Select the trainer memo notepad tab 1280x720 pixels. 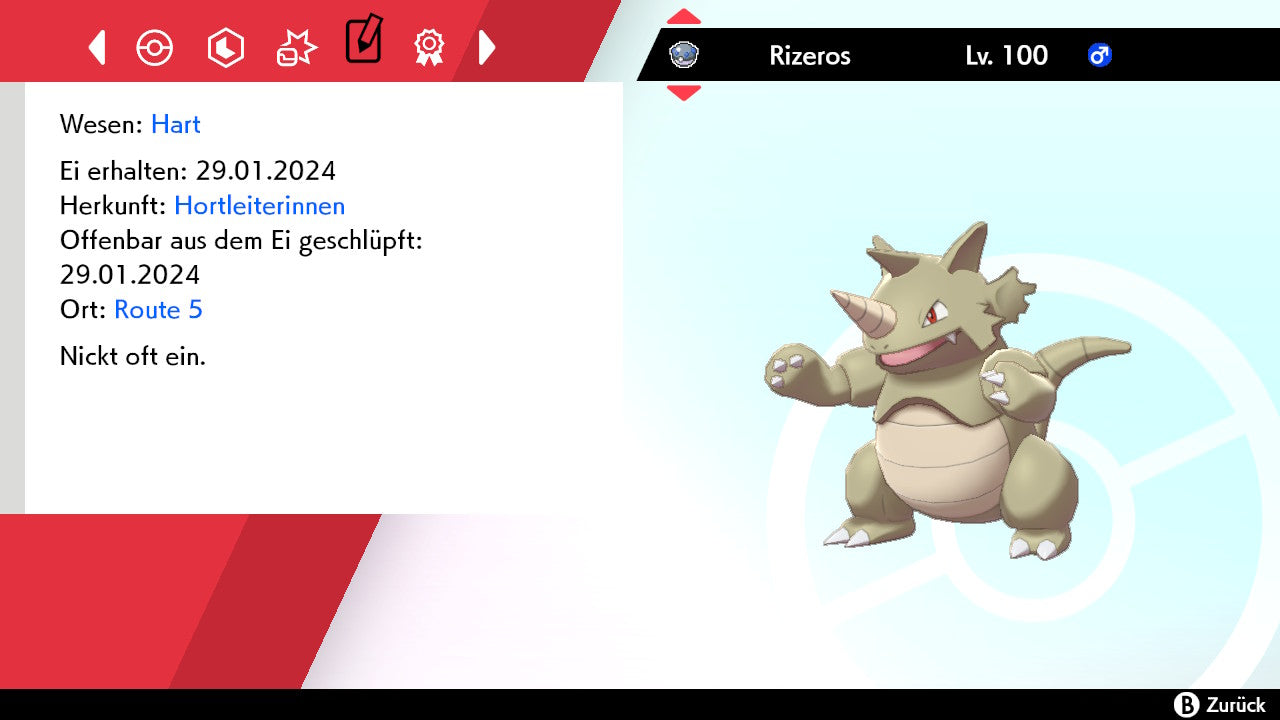363,41
